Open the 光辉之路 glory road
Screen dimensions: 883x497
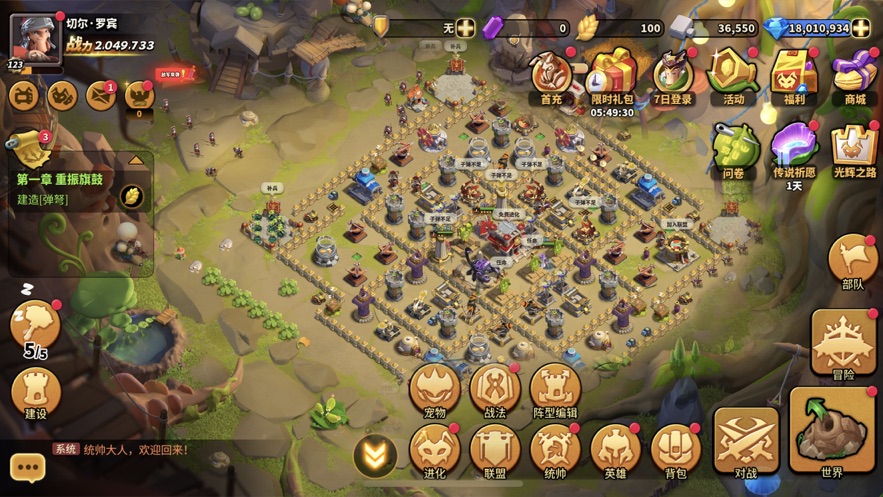point(854,150)
